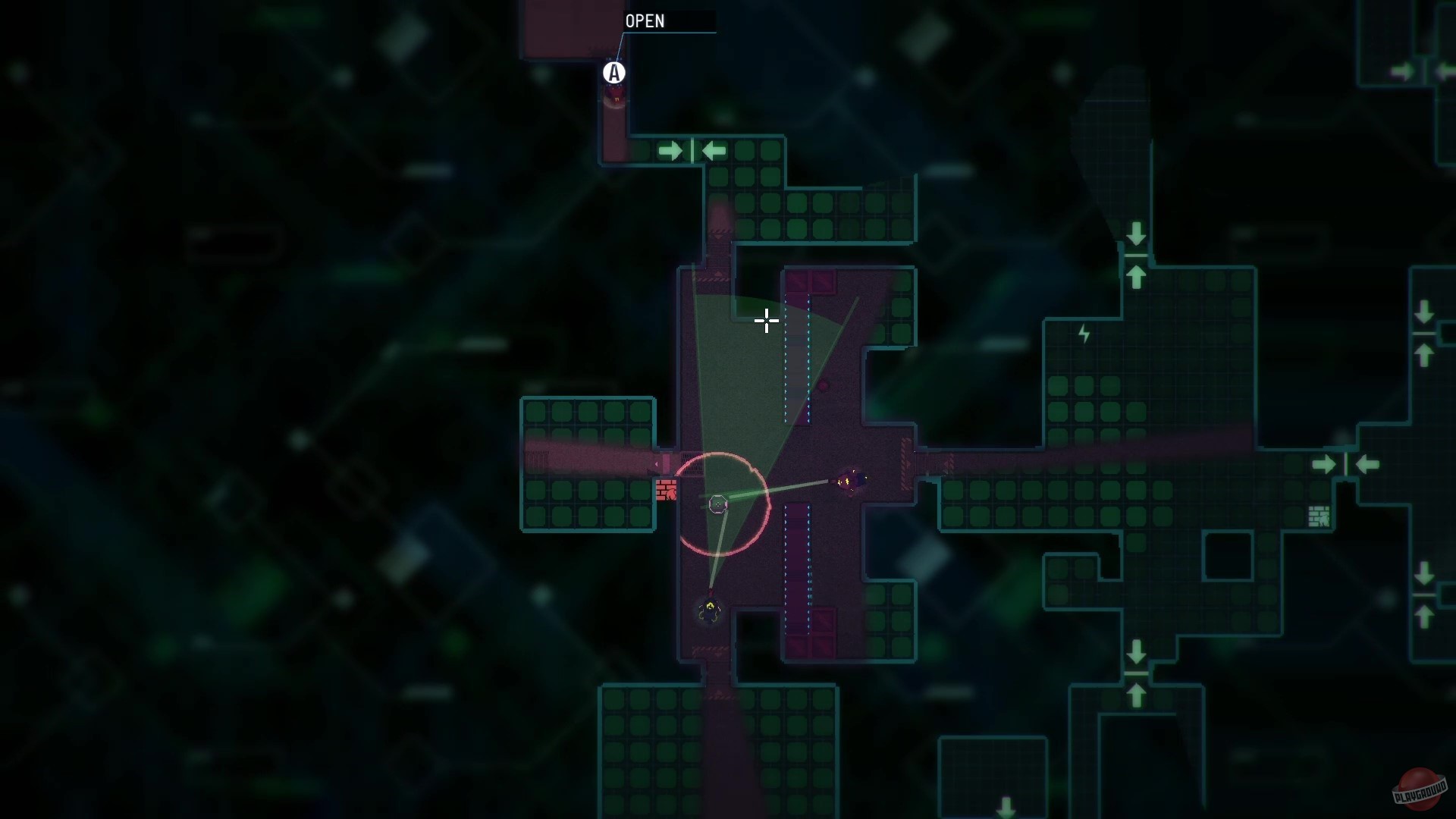The width and height of the screenshot is (1456, 819).
Task: Select the door arrows marker near the top entrance
Action: (691, 150)
